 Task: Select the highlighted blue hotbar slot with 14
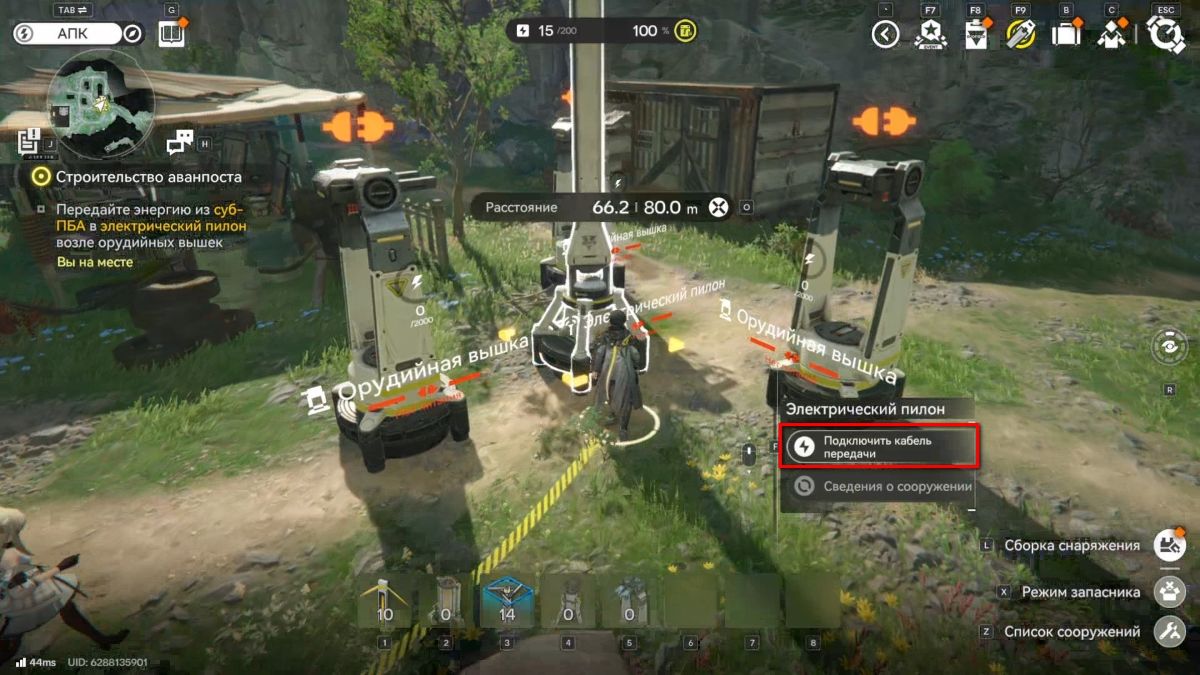tap(507, 600)
